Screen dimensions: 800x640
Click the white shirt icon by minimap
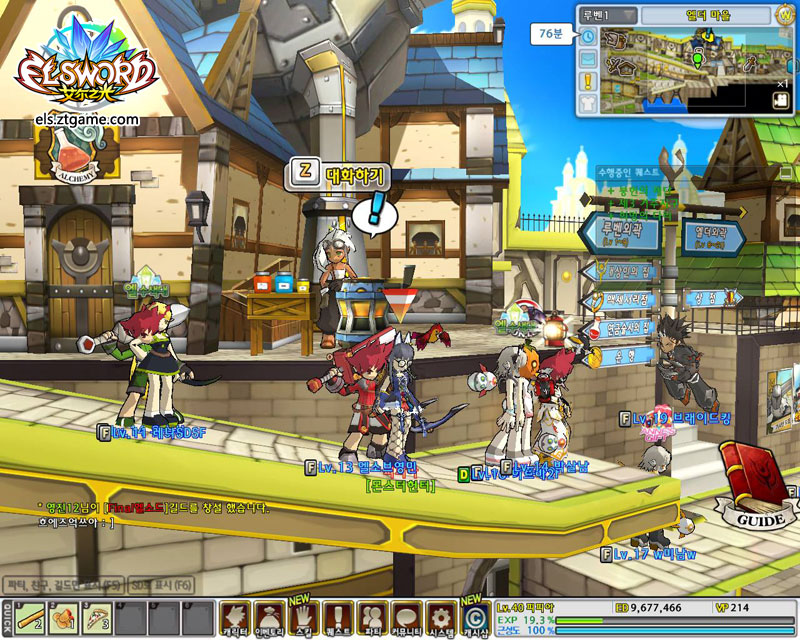point(588,102)
